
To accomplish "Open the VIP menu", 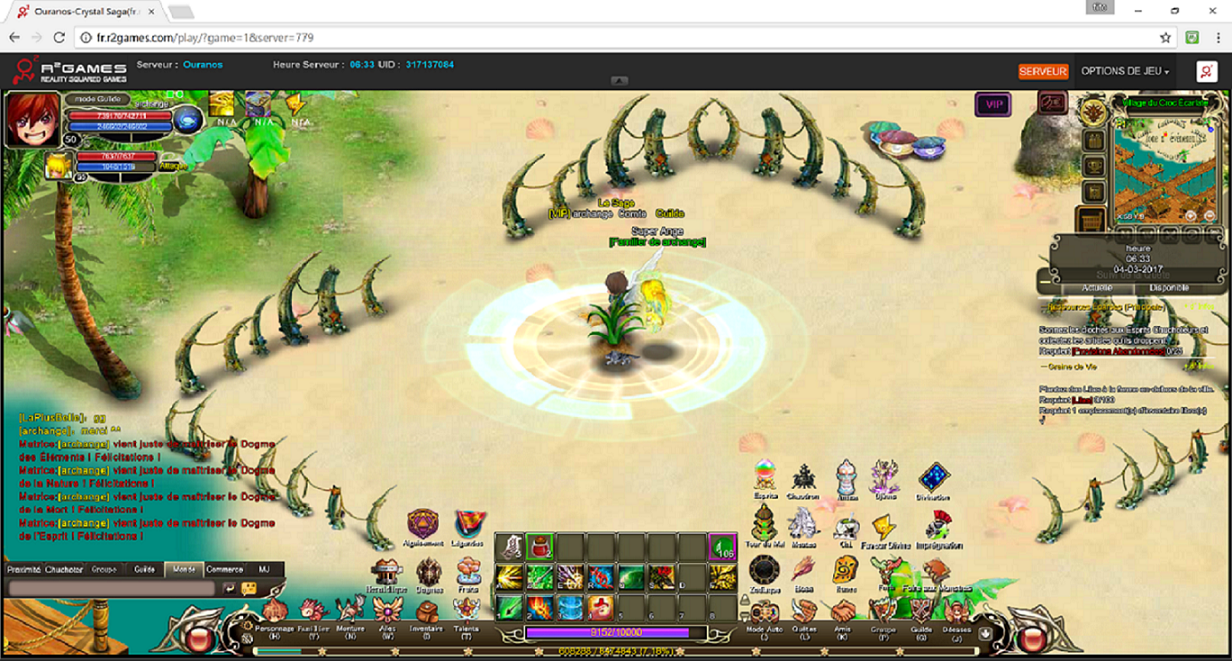I will click(x=994, y=104).
